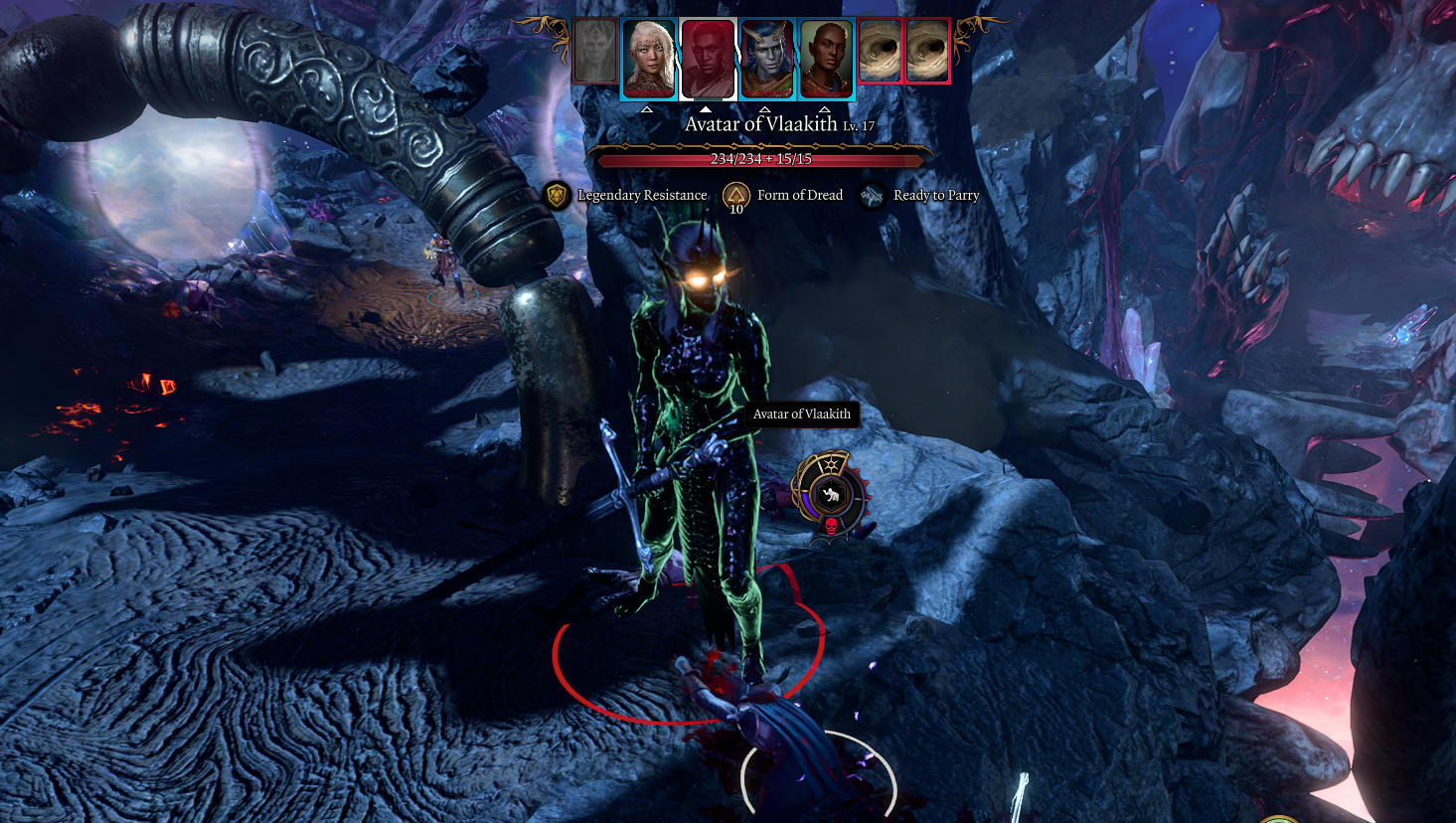
Task: Select the red-tinted active turn portrait
Action: point(708,59)
